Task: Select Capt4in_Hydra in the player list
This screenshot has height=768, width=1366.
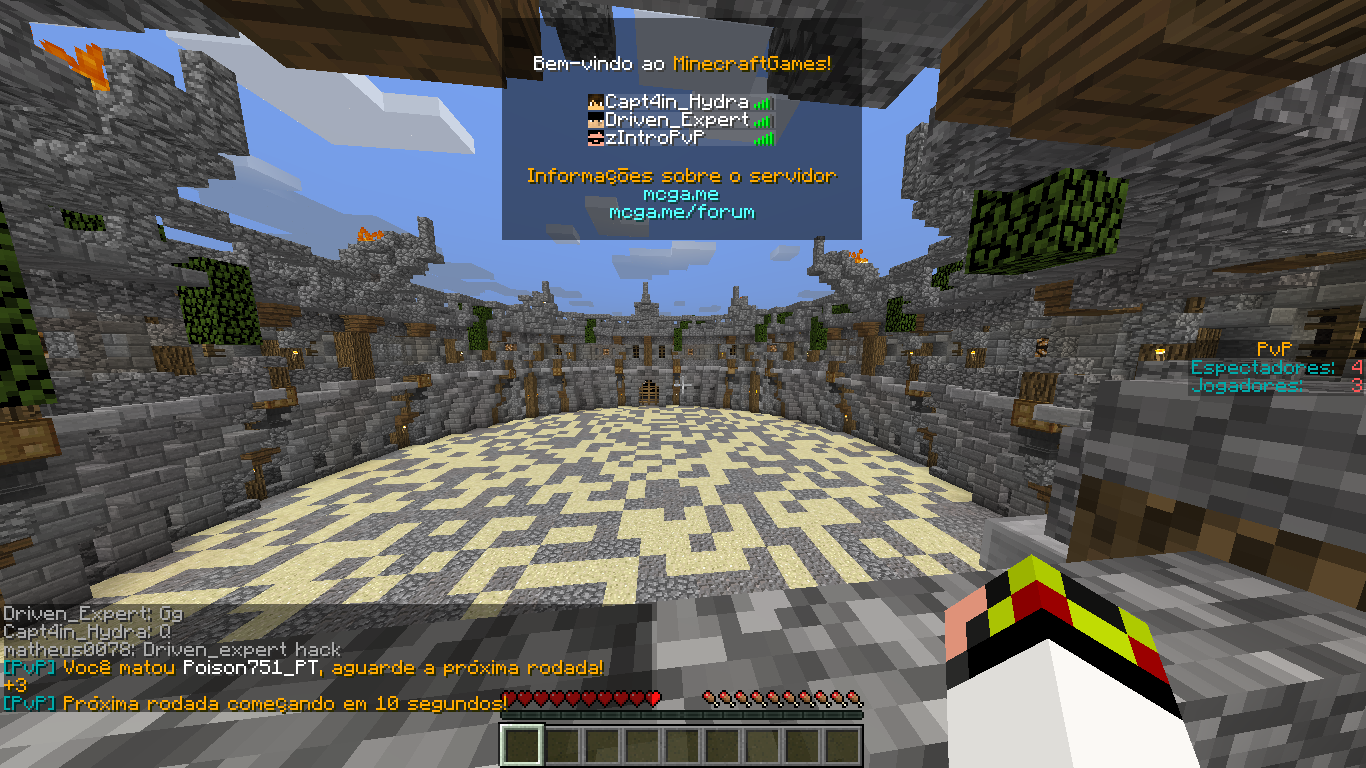Action: (677, 102)
